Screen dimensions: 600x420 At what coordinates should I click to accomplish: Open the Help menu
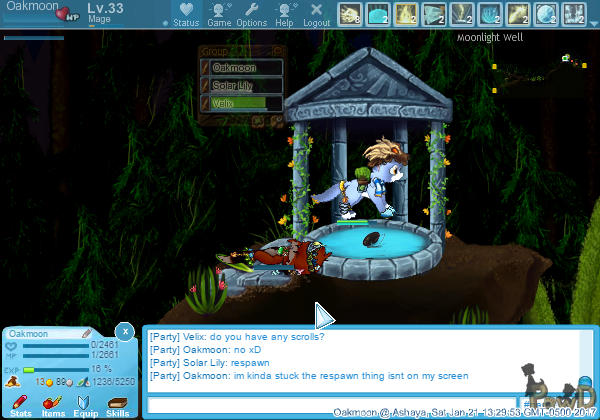(285, 14)
